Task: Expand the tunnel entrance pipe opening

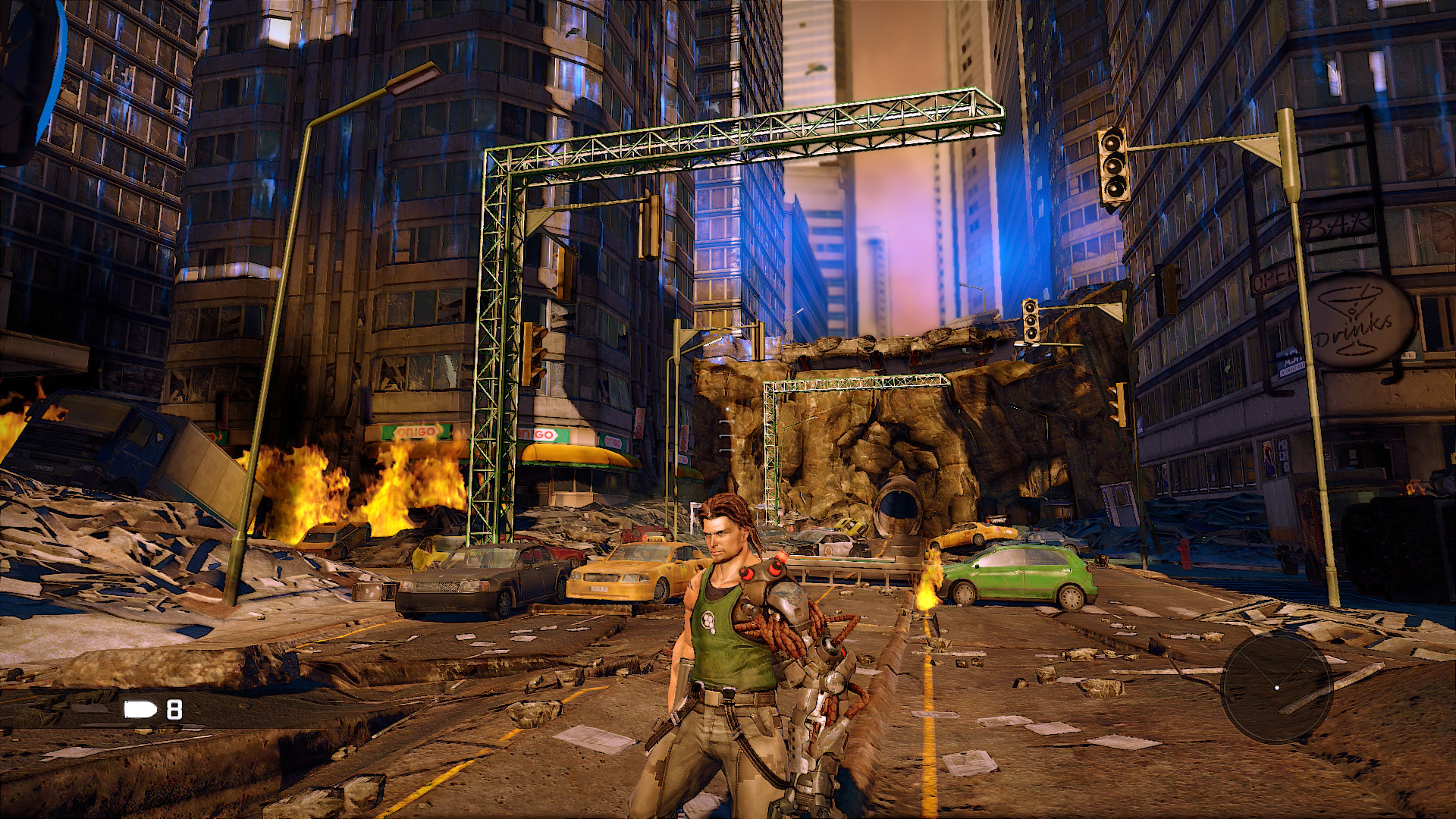Action: [899, 507]
